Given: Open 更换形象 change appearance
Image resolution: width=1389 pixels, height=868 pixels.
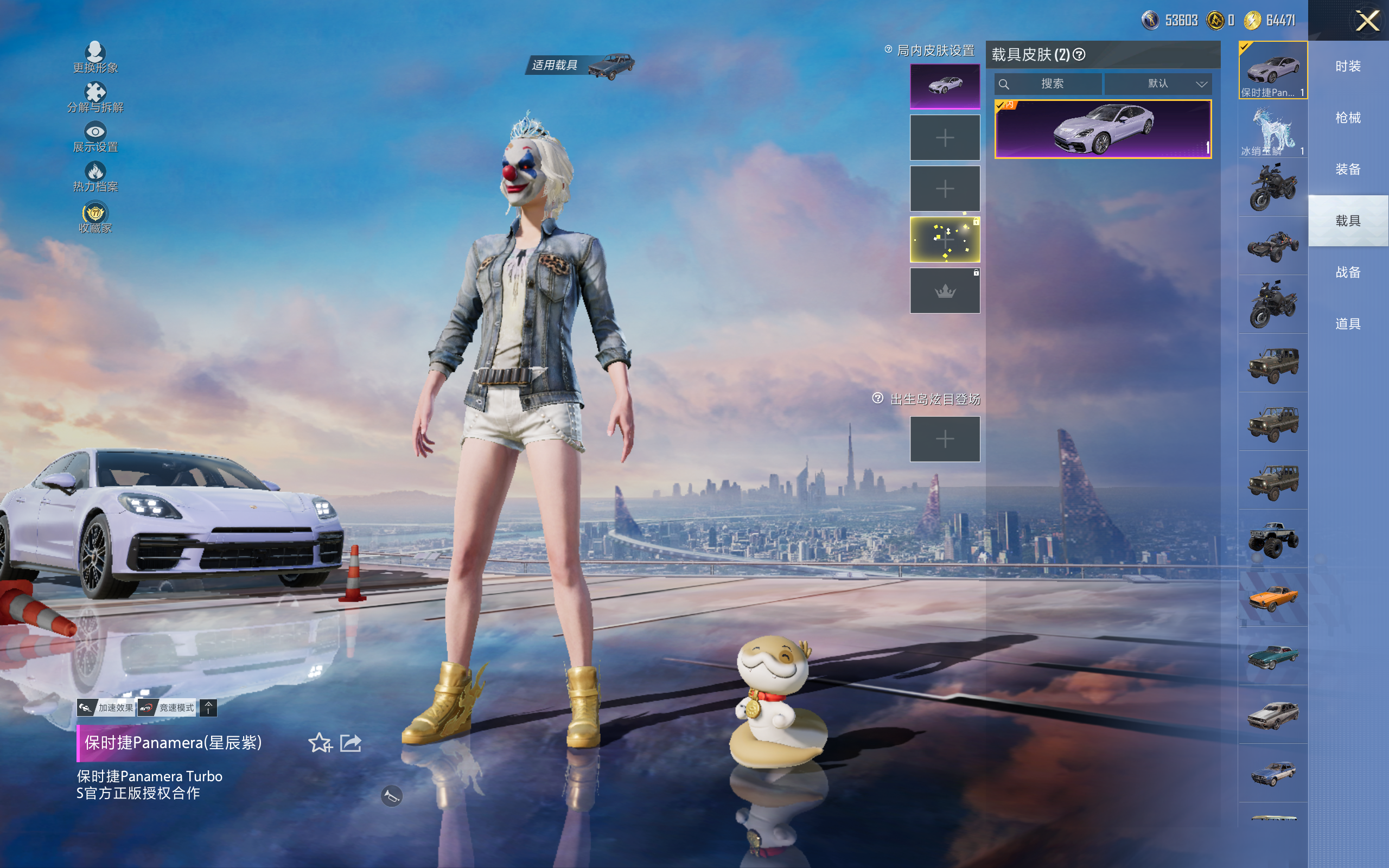Looking at the screenshot, I should tap(95, 58).
